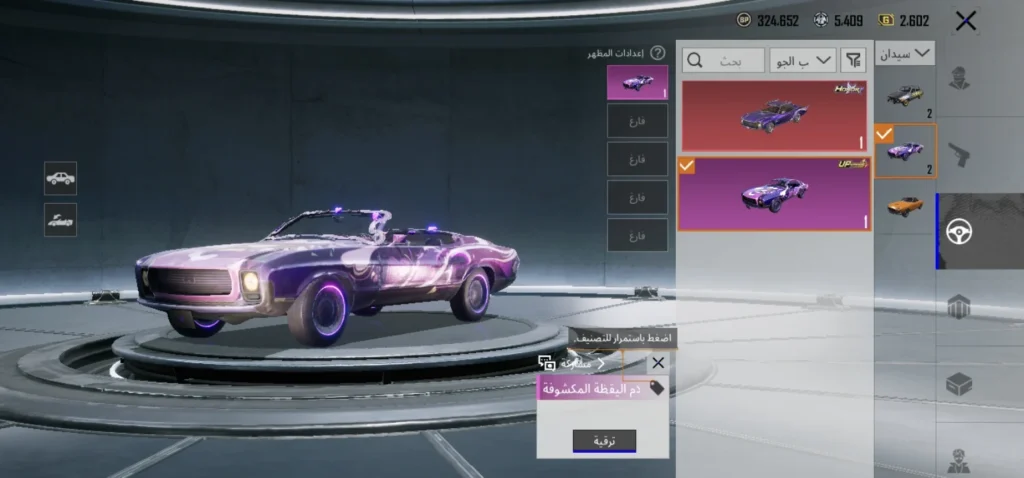The height and width of the screenshot is (478, 1024).
Task: Switch to the plain car view icon
Action: (x=60, y=178)
